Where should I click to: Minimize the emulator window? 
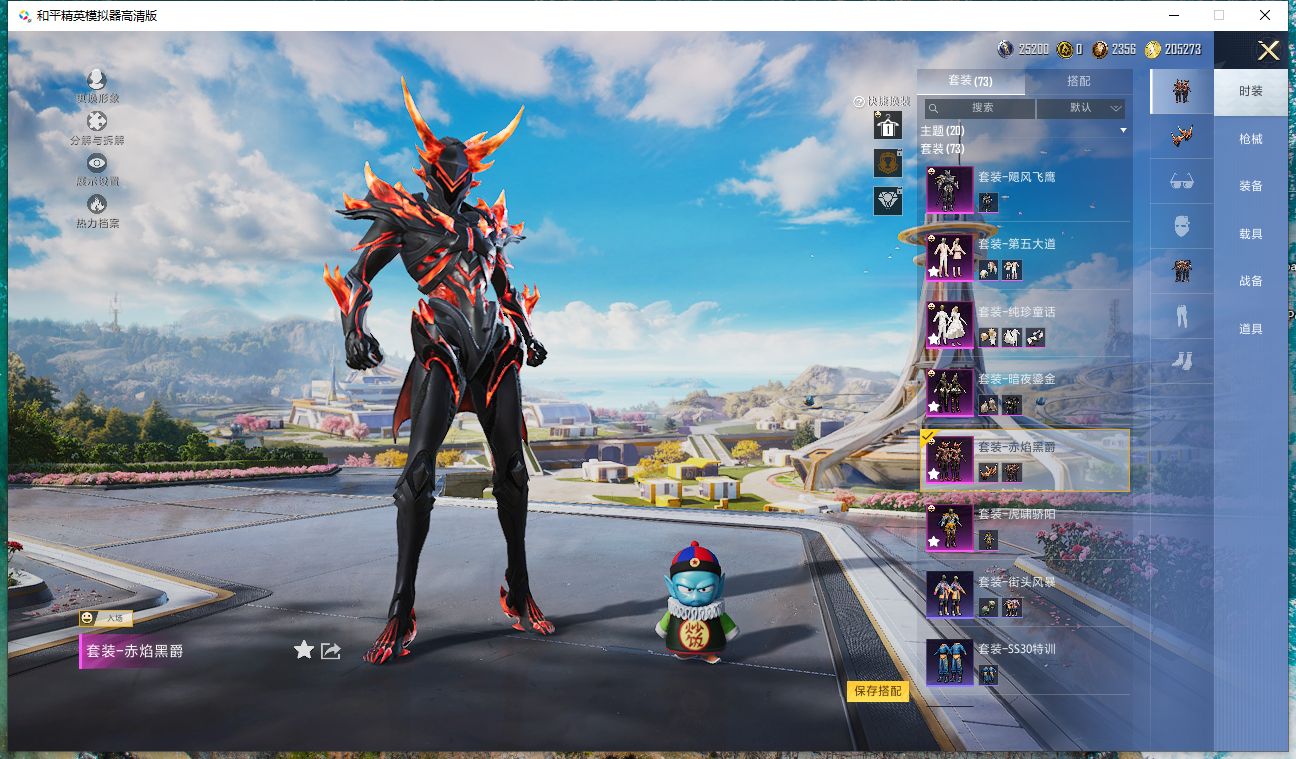(1172, 15)
